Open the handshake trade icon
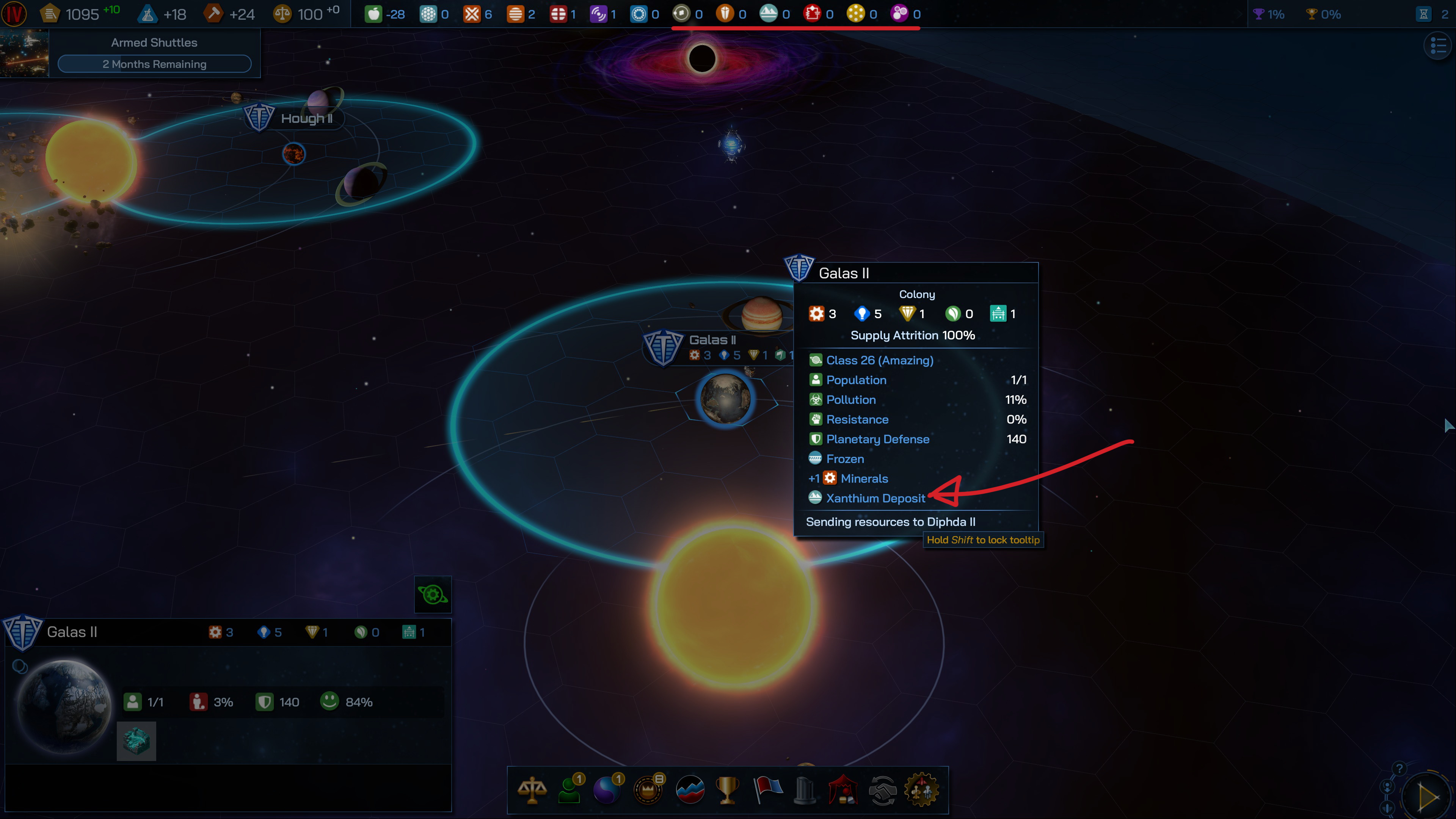 (882, 790)
